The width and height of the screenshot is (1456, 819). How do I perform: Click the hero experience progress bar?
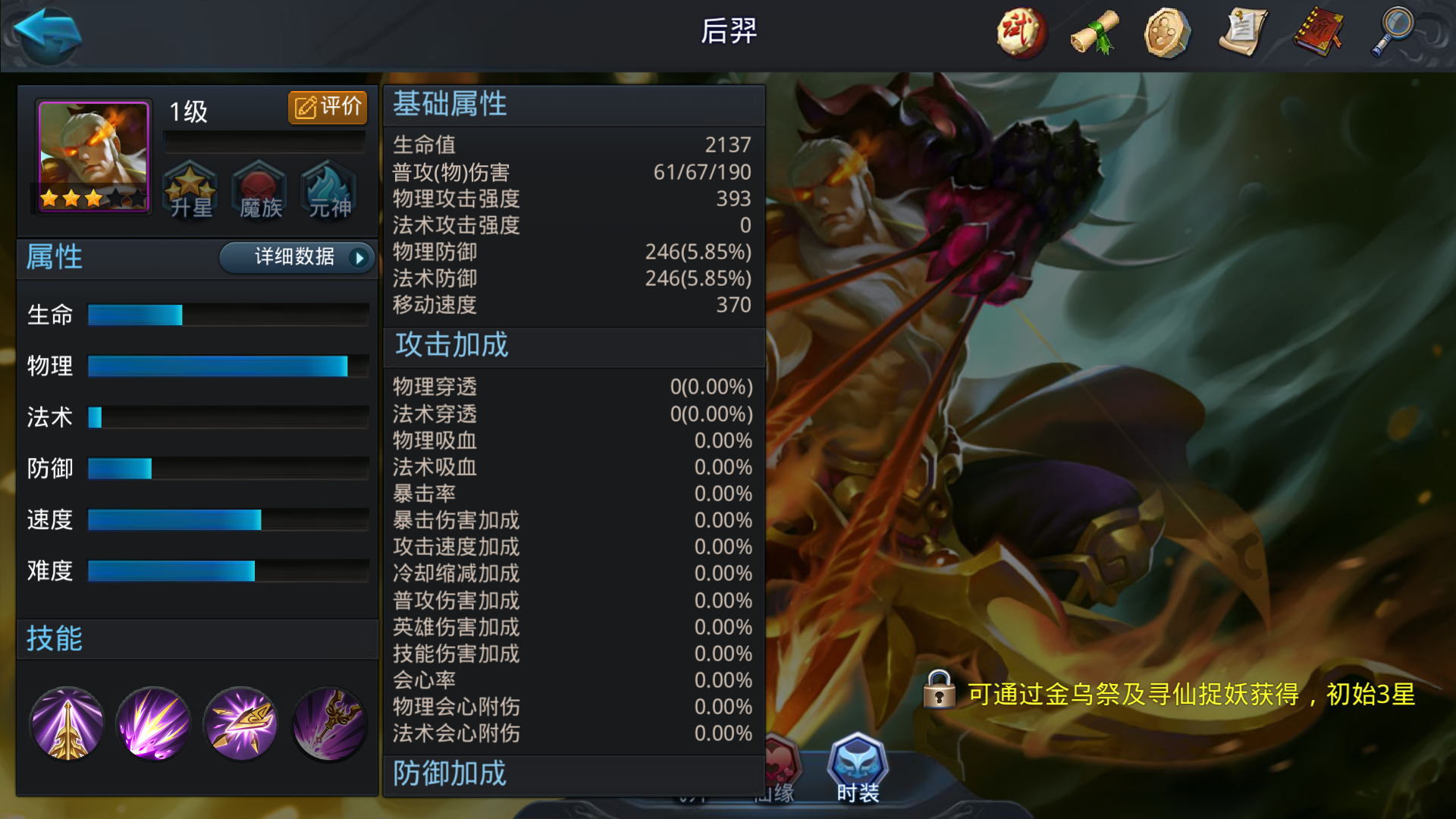(264, 139)
